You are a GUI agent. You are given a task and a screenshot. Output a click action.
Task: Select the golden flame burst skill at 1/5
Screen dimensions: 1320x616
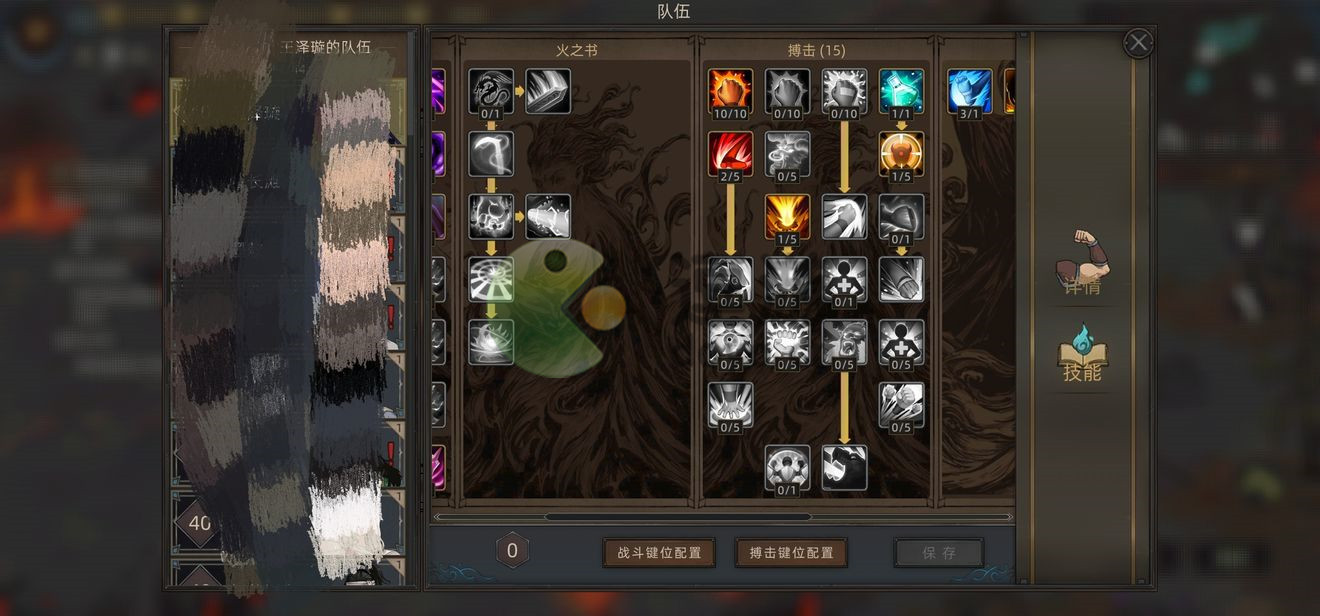pyautogui.click(x=787, y=216)
